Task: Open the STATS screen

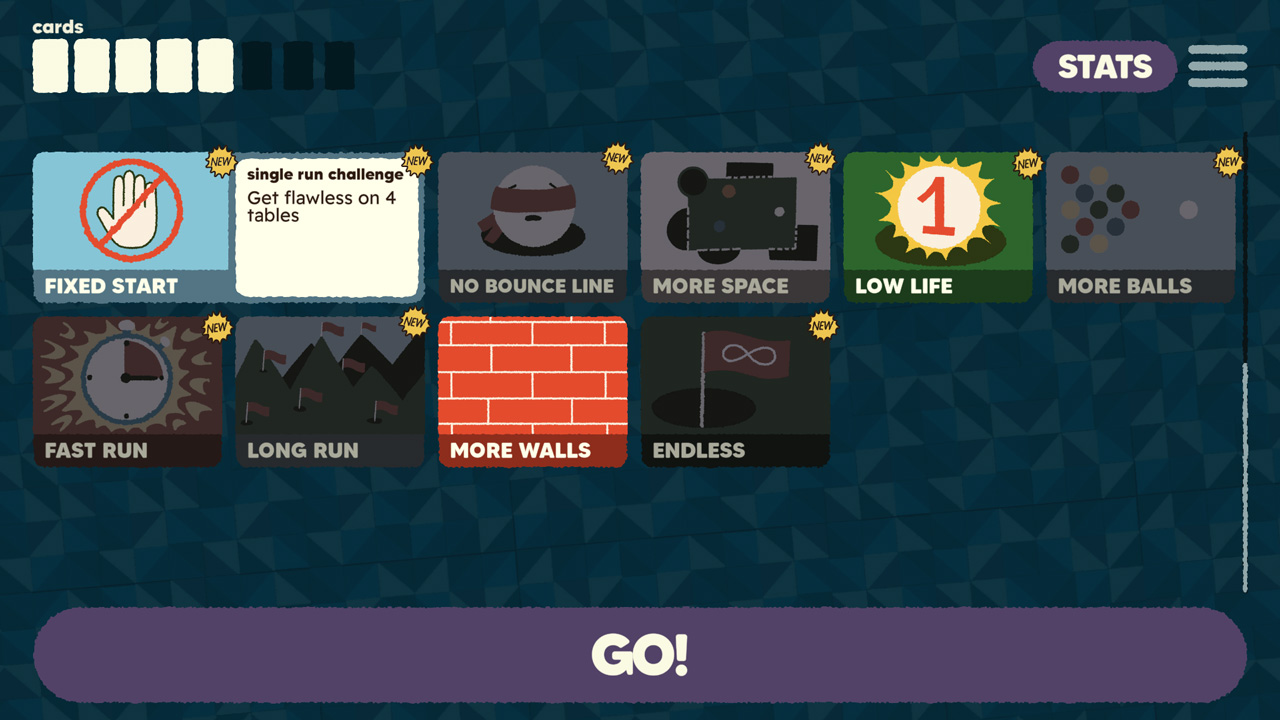Action: click(1104, 67)
